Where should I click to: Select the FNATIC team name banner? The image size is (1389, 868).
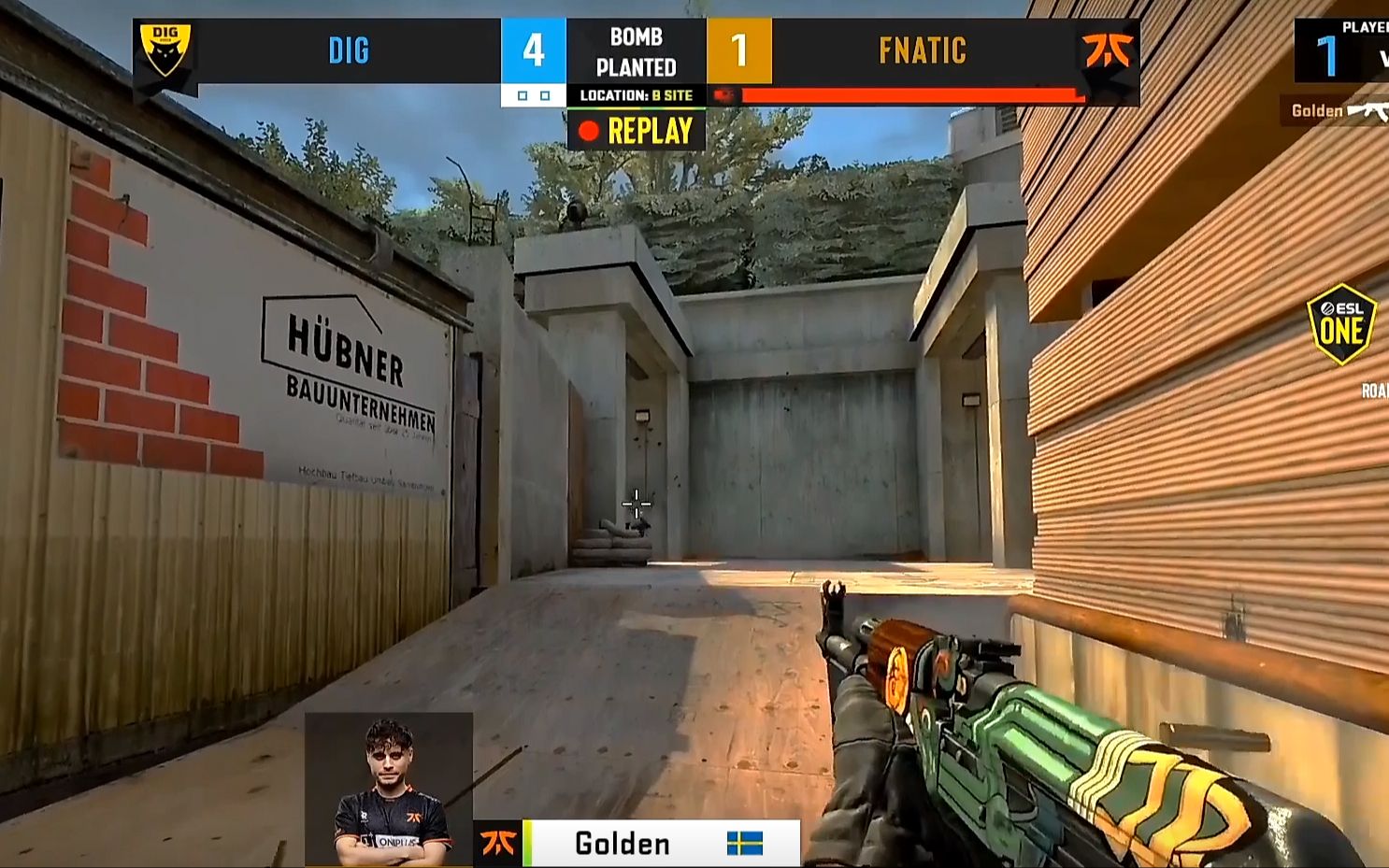922,50
